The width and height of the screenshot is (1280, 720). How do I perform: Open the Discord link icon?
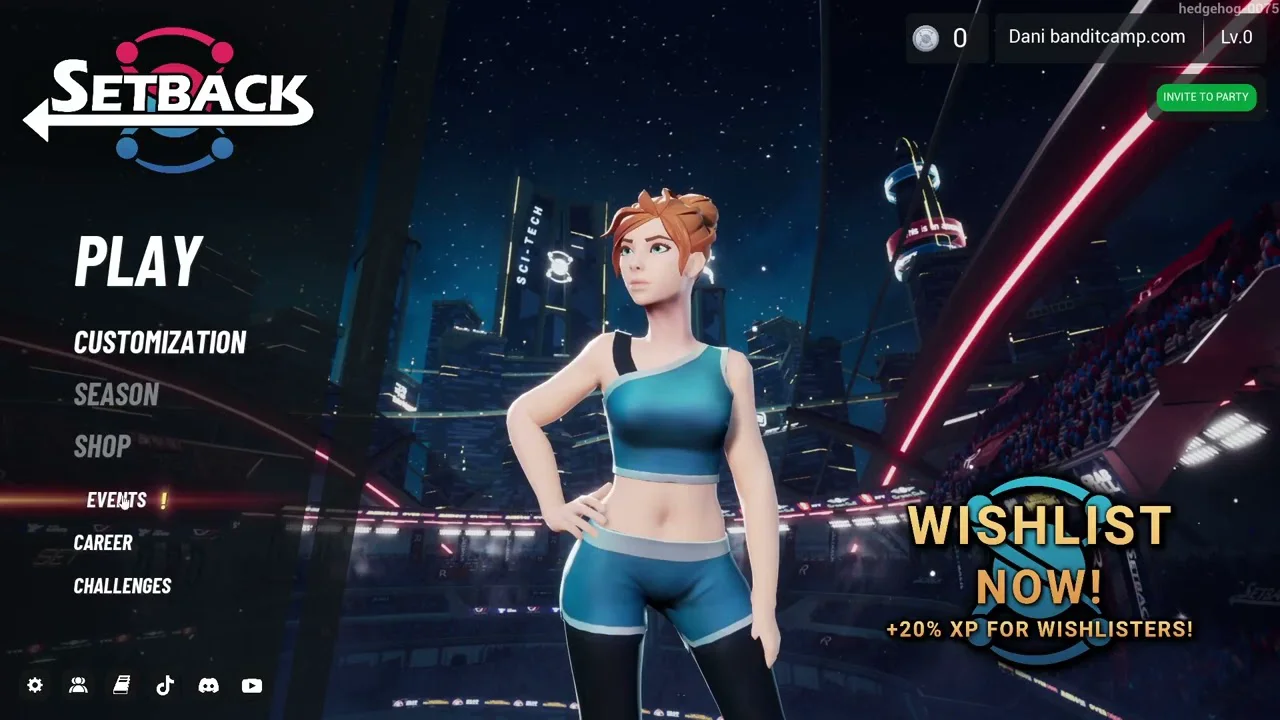[208, 685]
